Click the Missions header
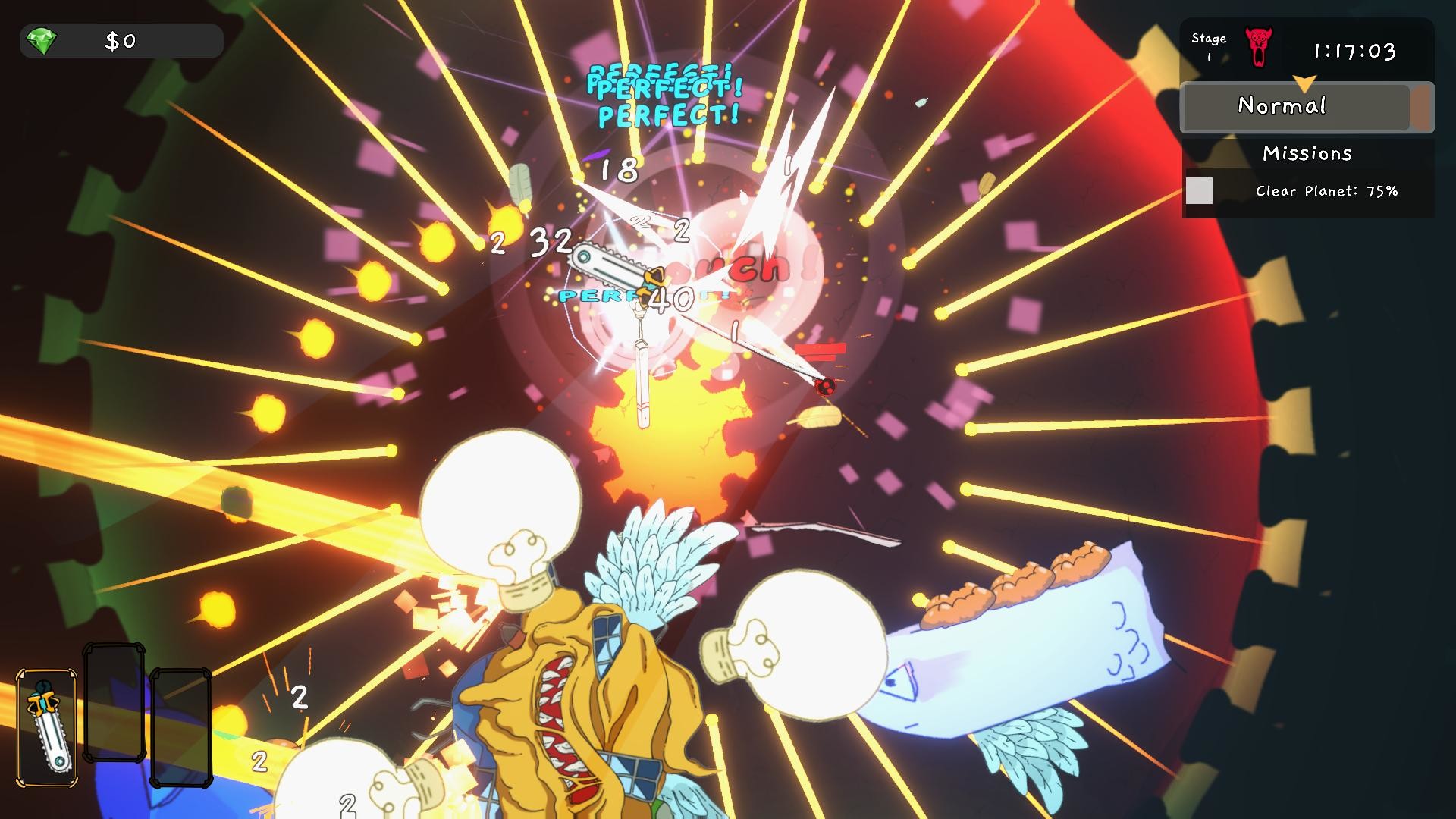 click(1307, 153)
